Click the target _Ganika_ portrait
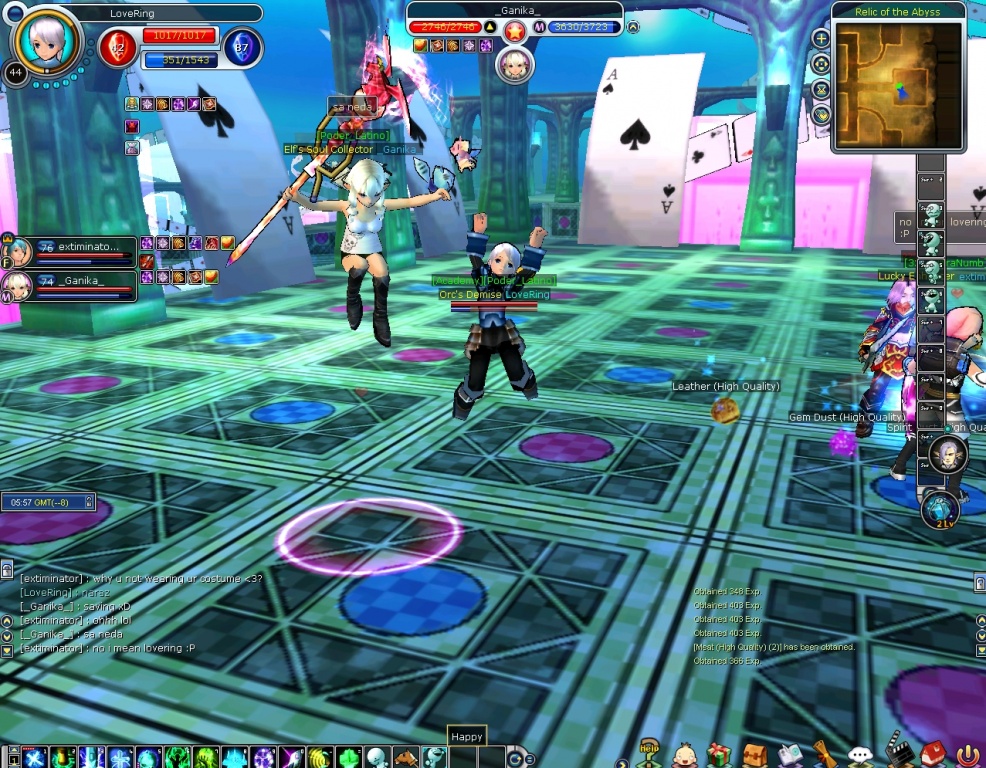Viewport: 986px width, 768px height. [515, 65]
